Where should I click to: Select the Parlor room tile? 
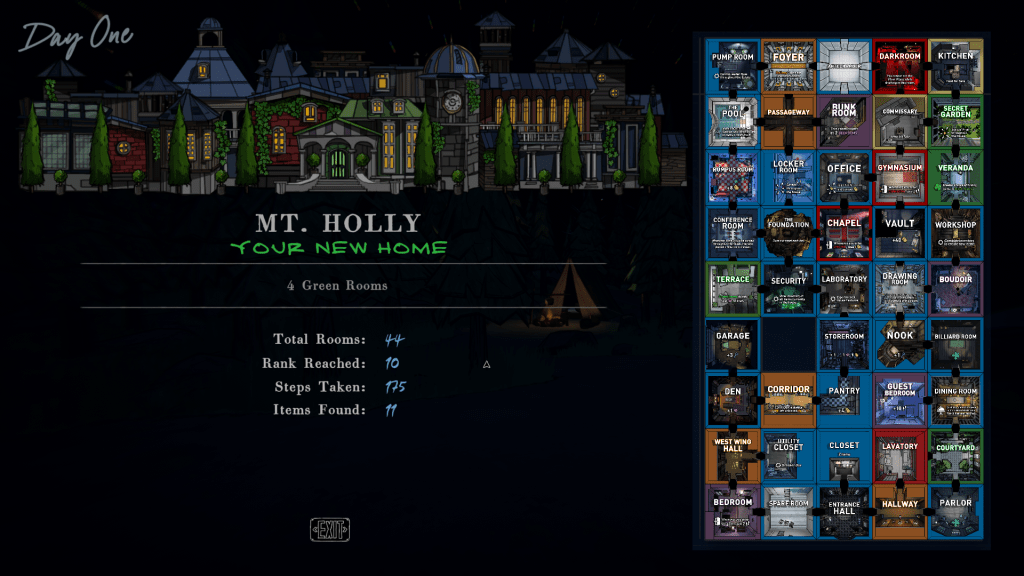pyautogui.click(x=955, y=512)
